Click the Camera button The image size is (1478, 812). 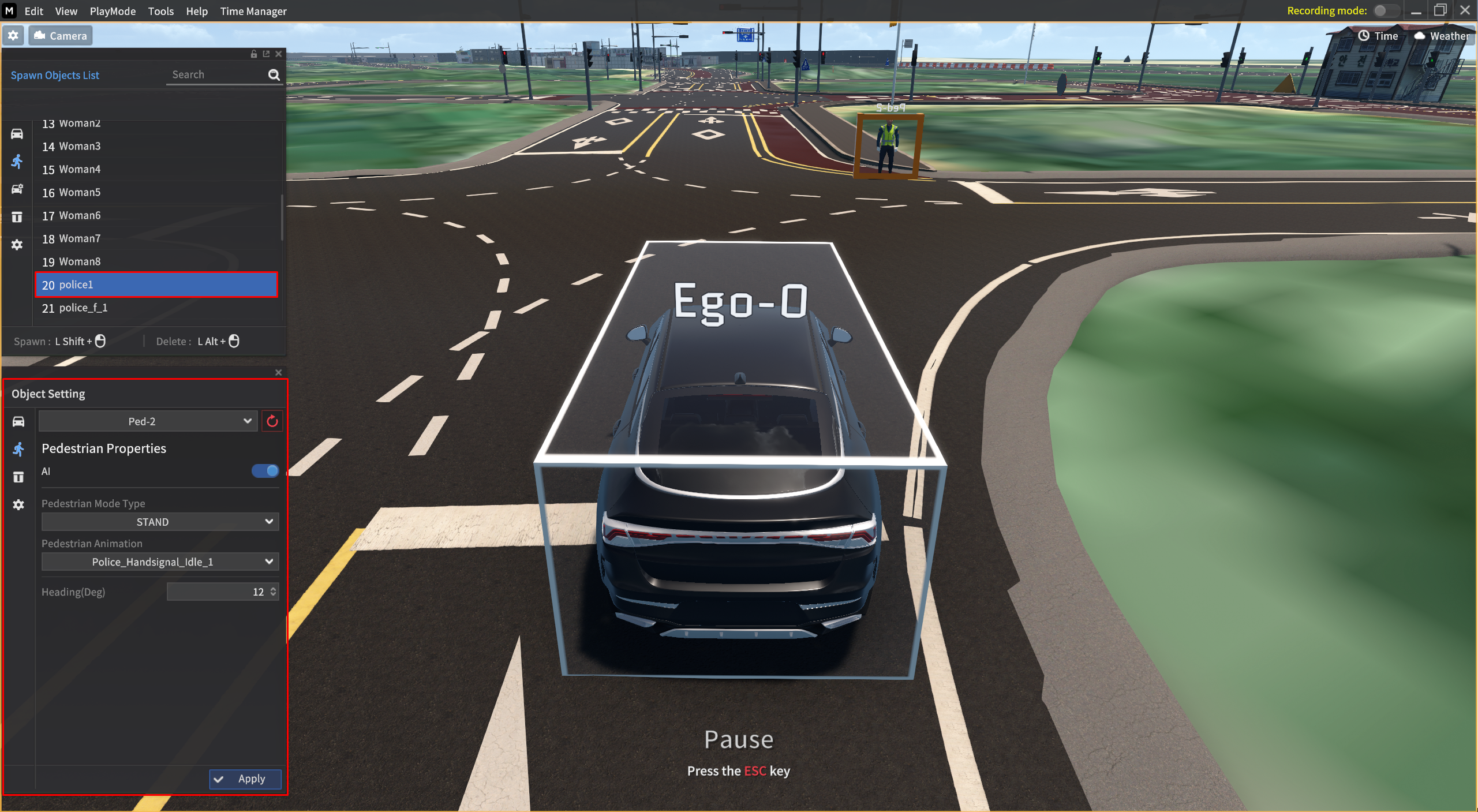(60, 36)
